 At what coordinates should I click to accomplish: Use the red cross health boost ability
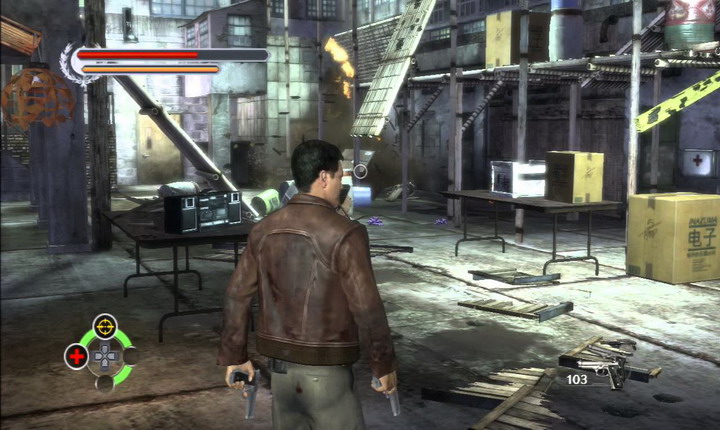[76, 355]
